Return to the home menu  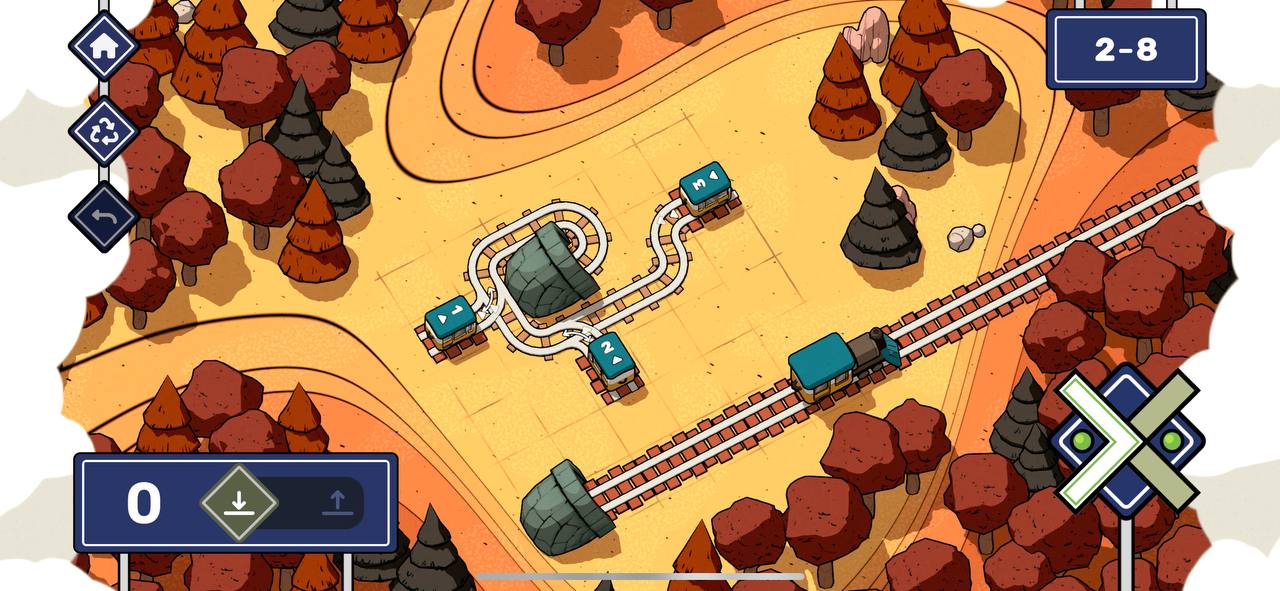(x=104, y=46)
